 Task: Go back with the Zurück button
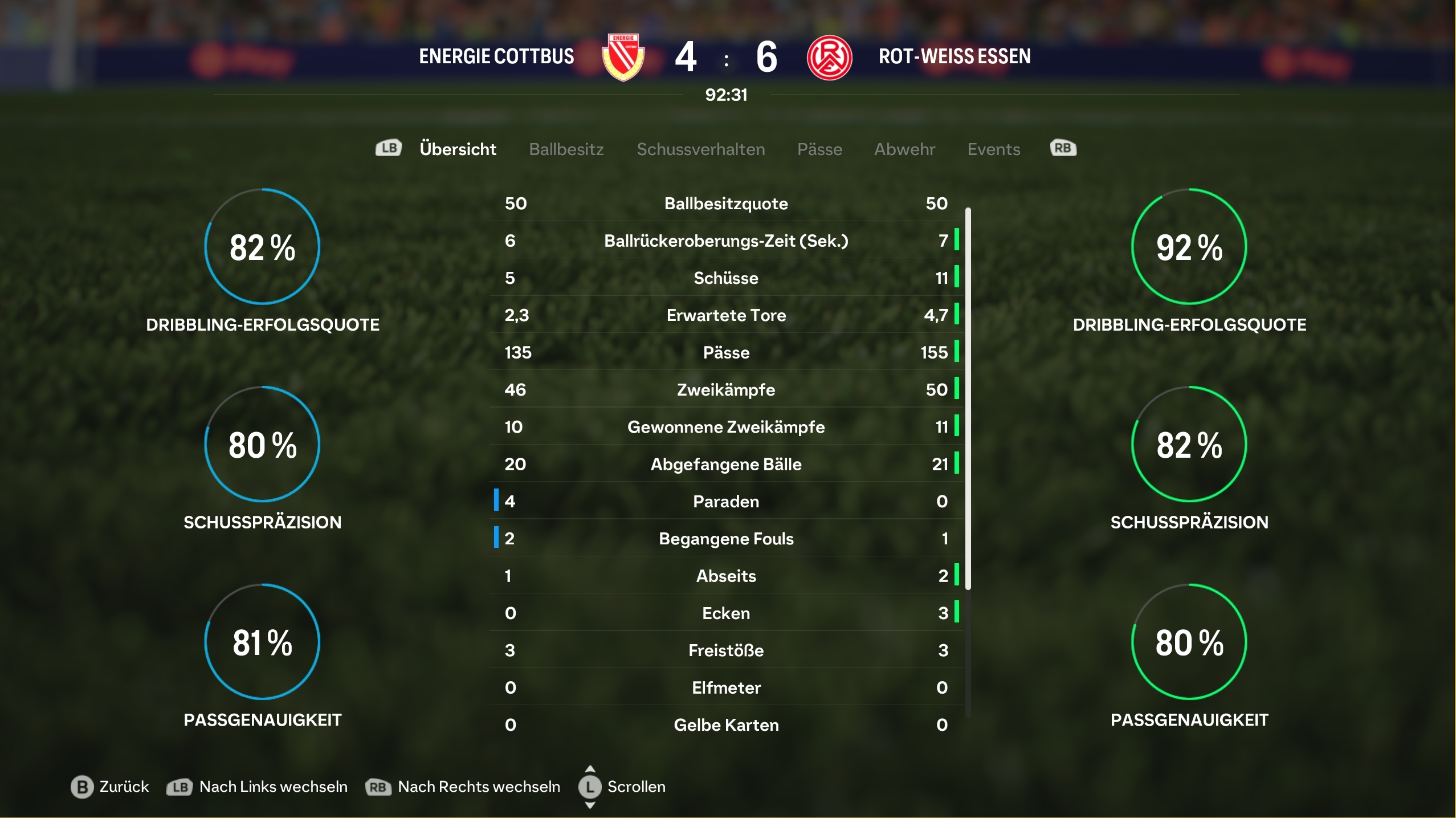pos(110,787)
